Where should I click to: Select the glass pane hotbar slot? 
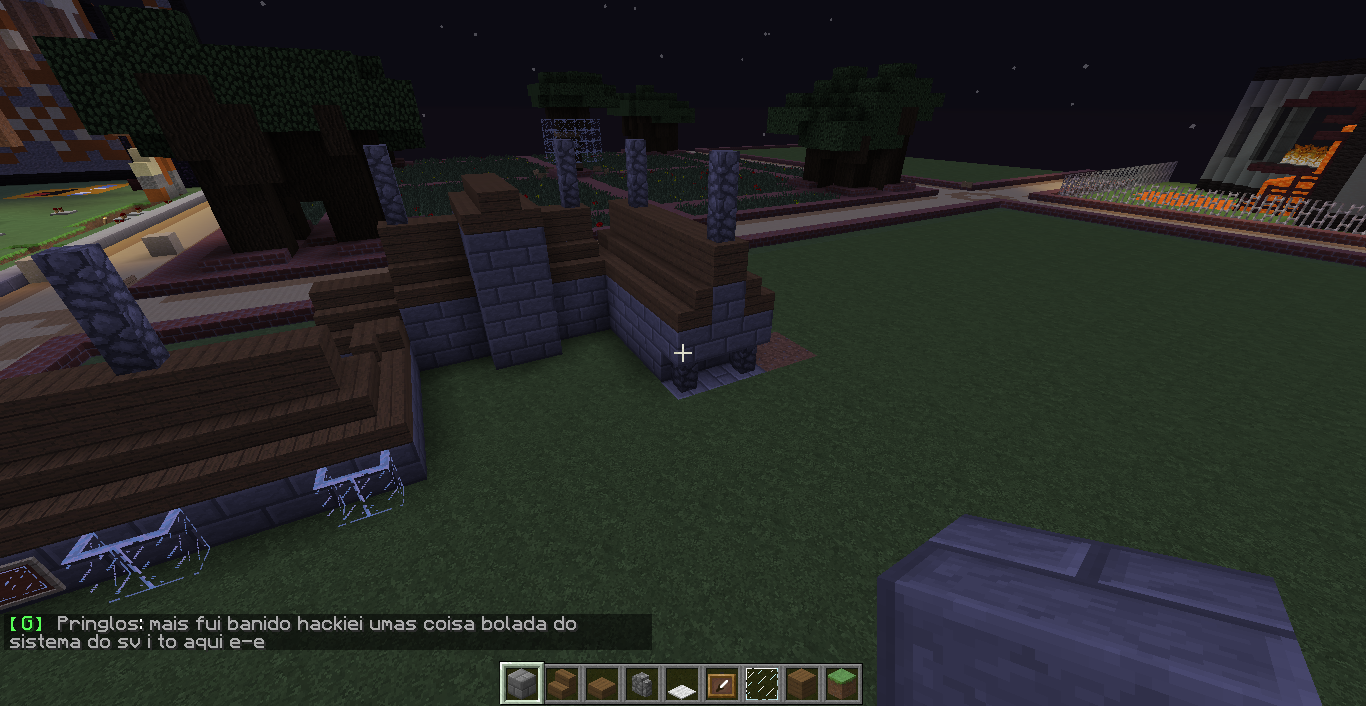coord(761,684)
